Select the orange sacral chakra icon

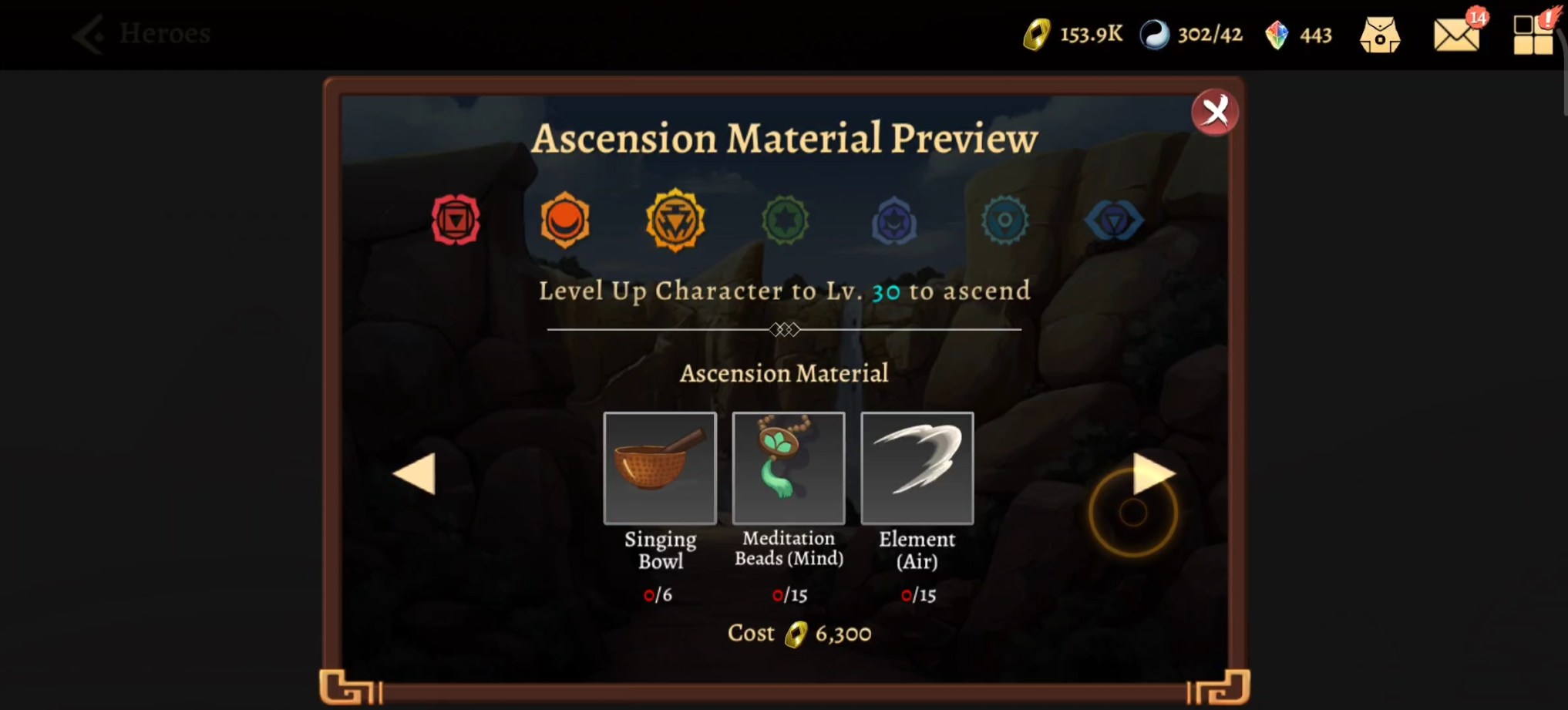[566, 221]
